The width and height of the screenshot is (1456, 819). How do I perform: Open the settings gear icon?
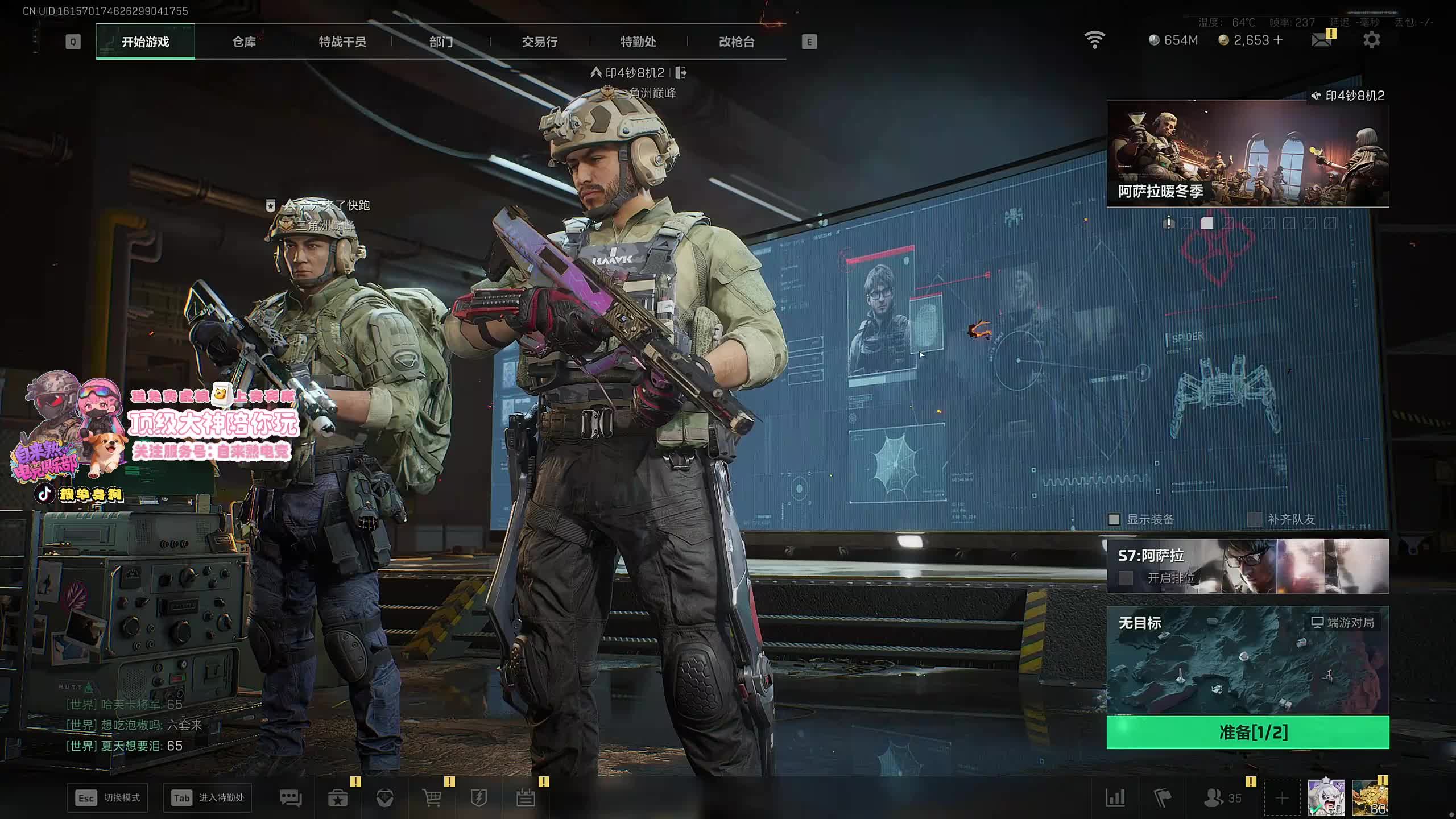[x=1371, y=40]
